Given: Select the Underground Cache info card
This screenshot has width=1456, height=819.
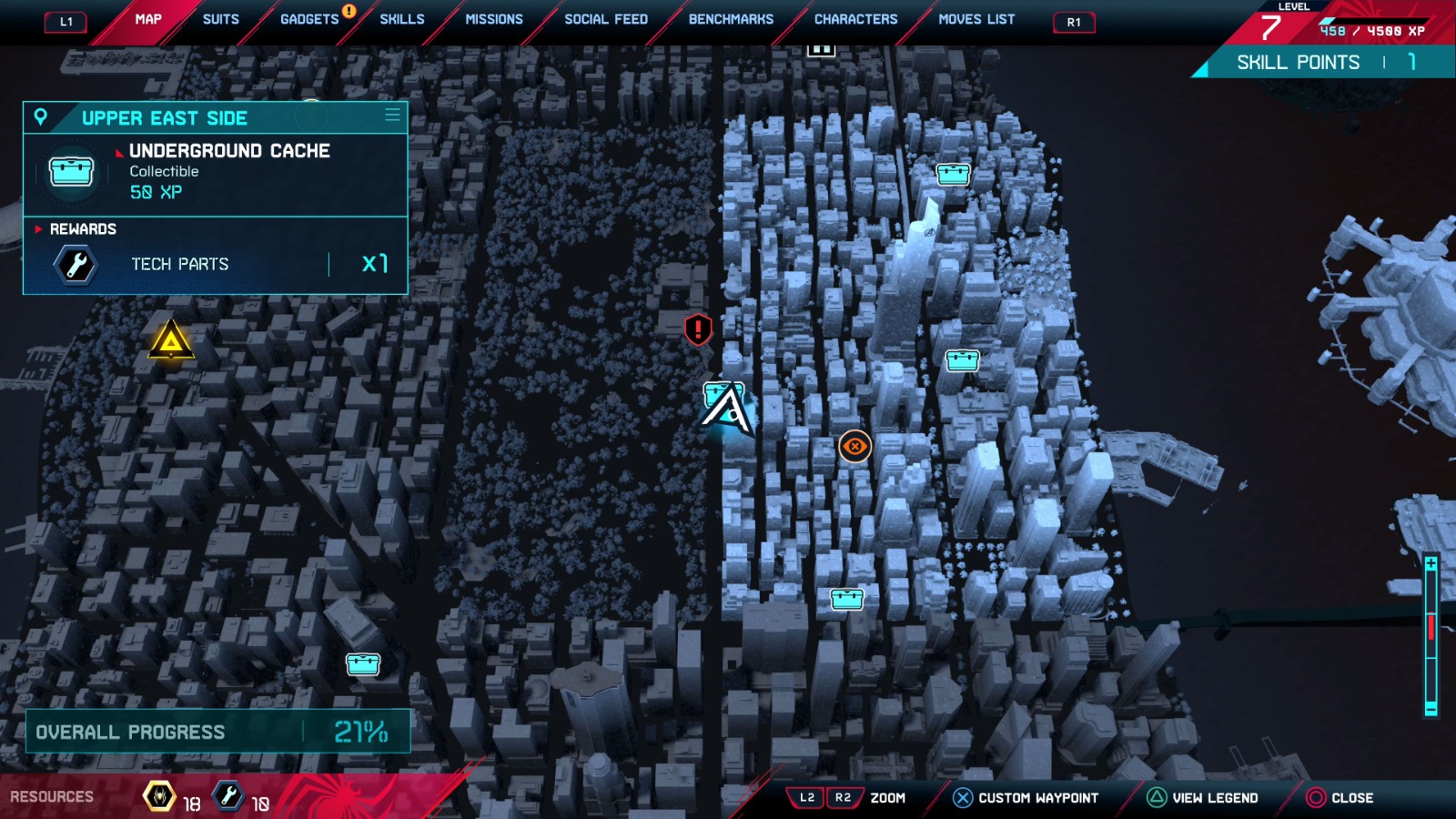Looking at the screenshot, I should coord(215,175).
